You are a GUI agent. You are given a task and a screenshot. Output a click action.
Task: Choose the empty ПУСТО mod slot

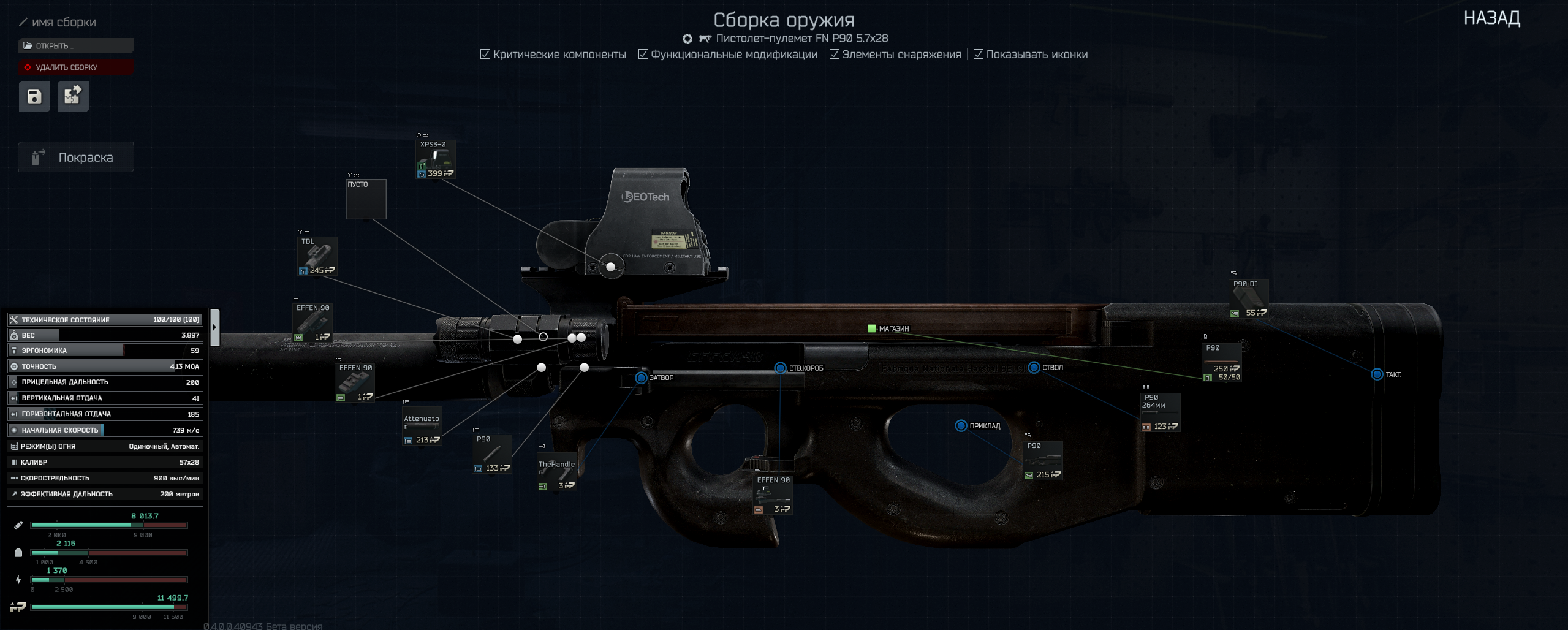(x=366, y=199)
